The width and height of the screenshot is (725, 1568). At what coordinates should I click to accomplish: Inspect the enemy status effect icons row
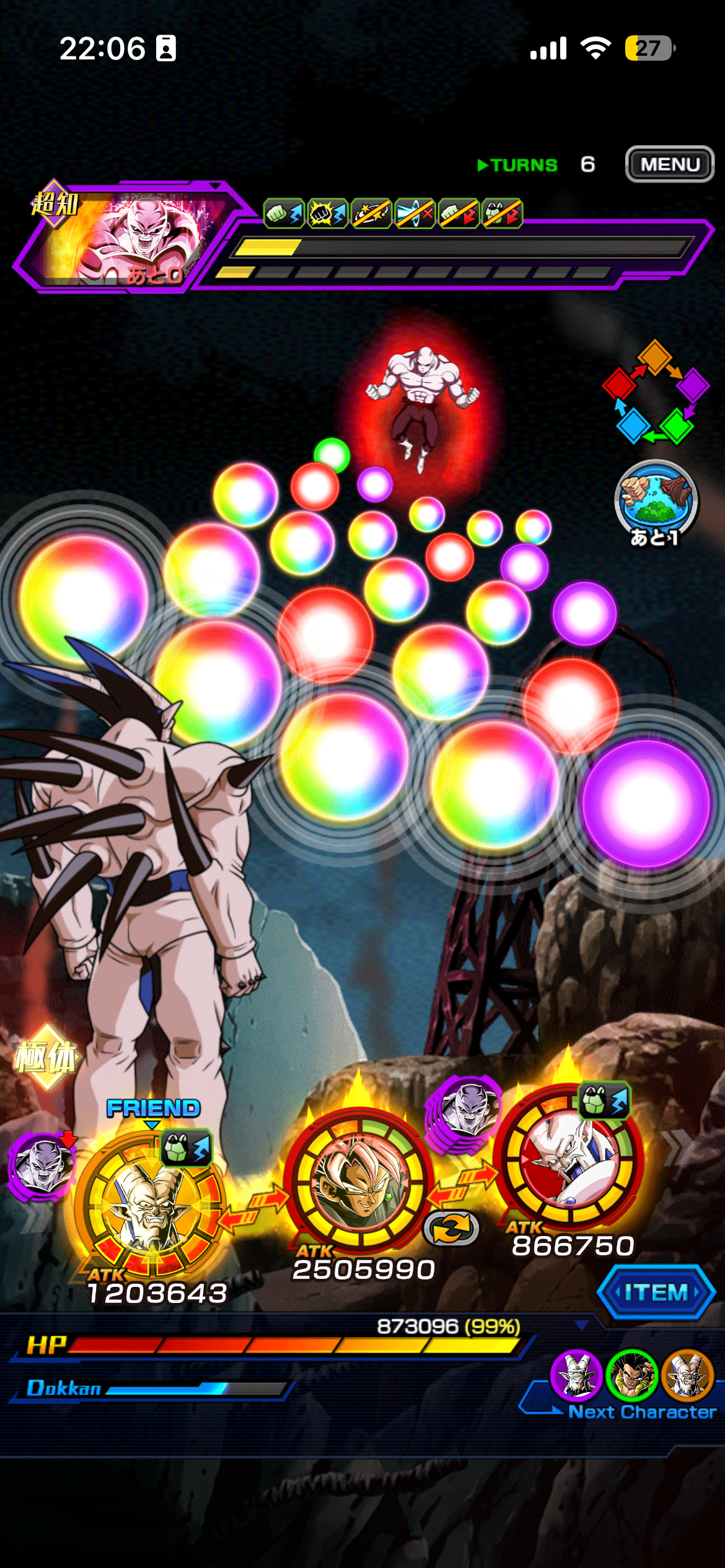(x=393, y=214)
